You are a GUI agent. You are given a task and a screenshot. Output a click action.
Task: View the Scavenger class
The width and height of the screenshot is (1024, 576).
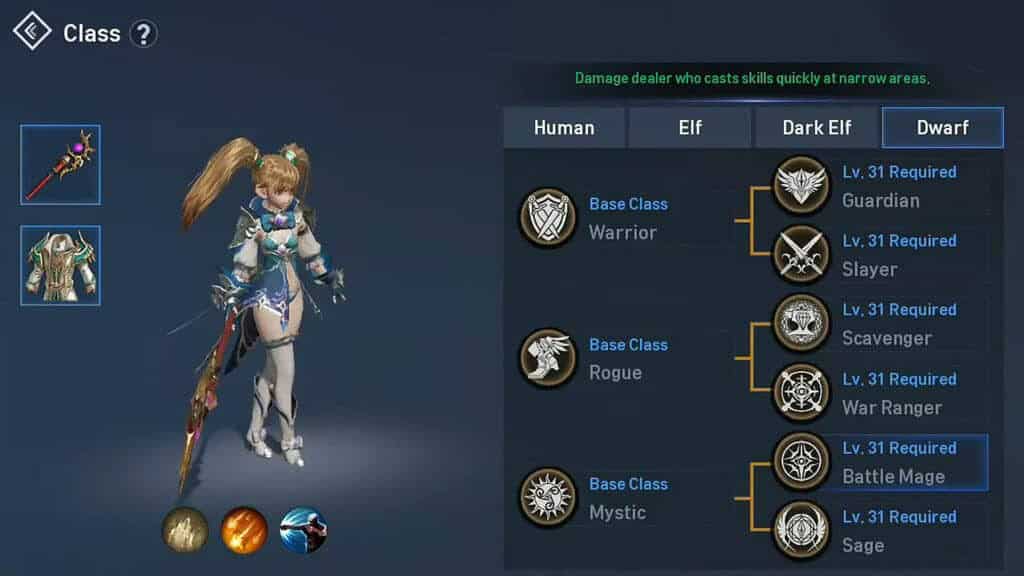[802, 324]
